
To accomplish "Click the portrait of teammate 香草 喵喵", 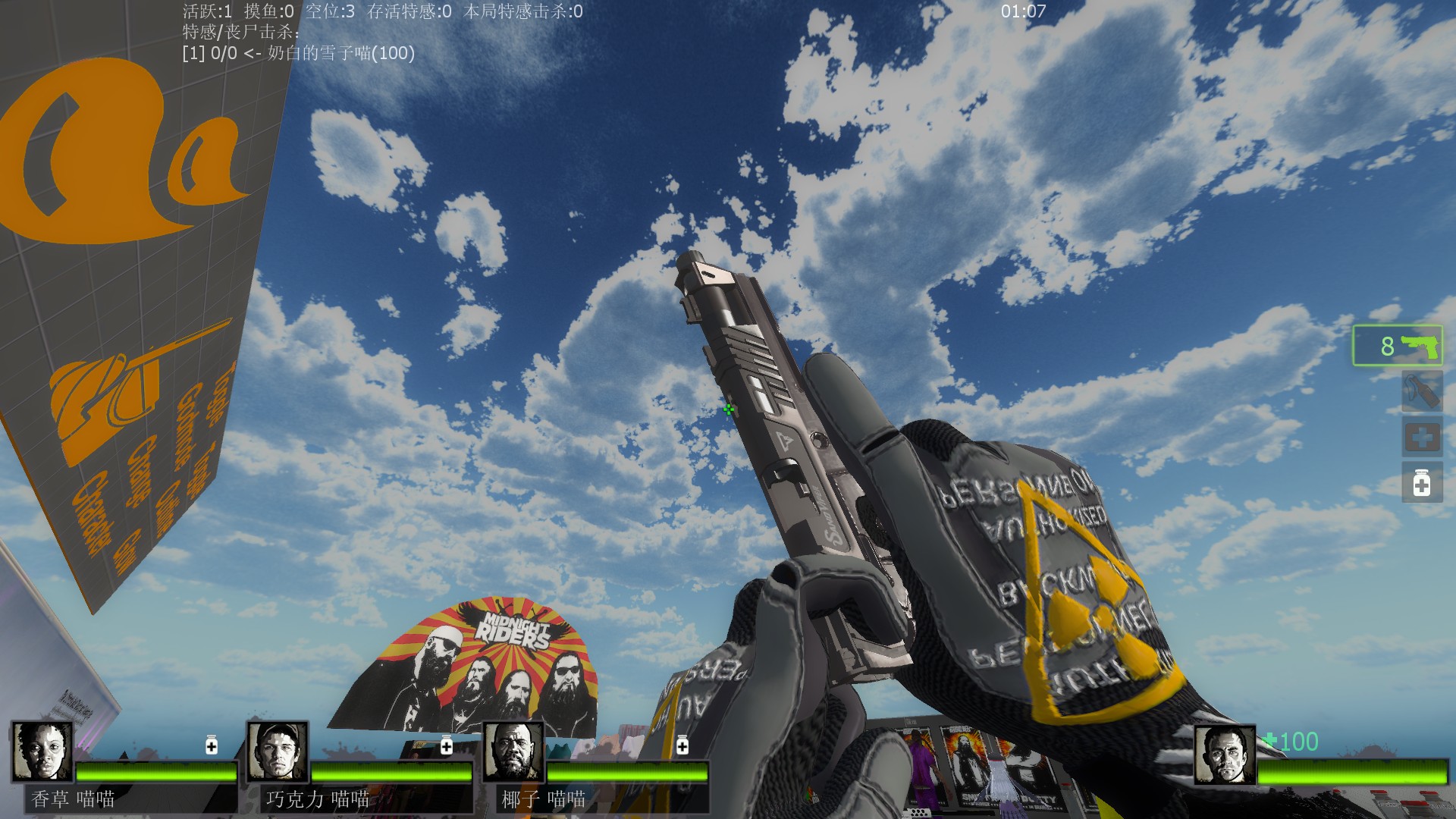I will pos(42,752).
